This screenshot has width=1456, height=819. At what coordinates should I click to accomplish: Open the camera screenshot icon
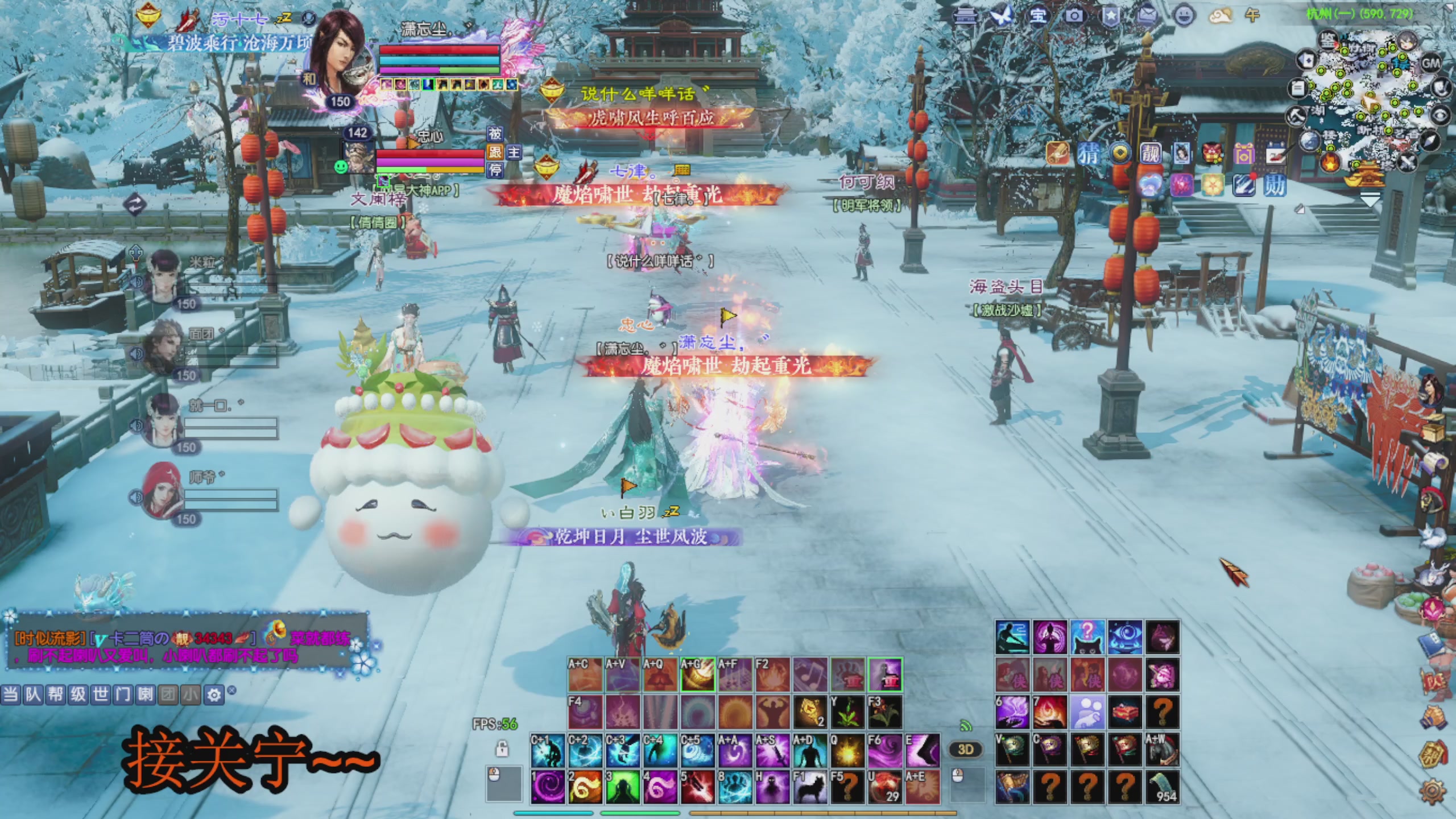coord(1074,15)
